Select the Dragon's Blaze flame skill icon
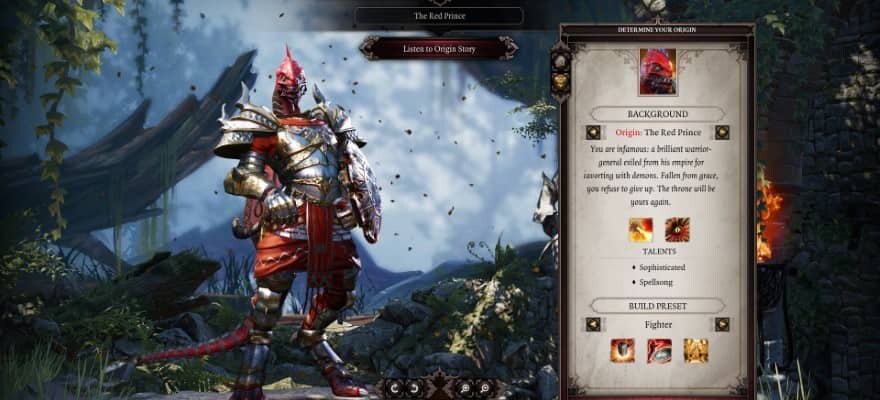 point(640,230)
